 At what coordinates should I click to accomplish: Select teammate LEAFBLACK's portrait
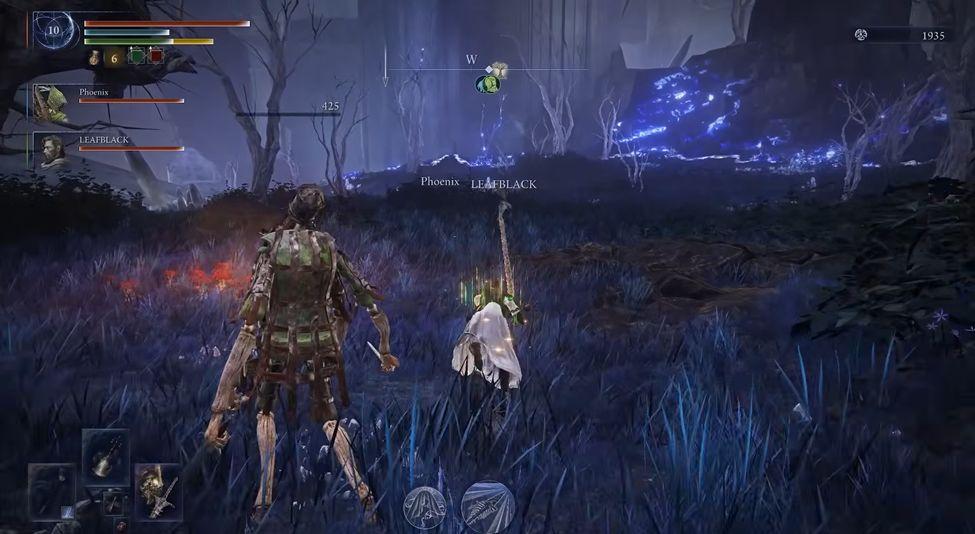(x=50, y=149)
